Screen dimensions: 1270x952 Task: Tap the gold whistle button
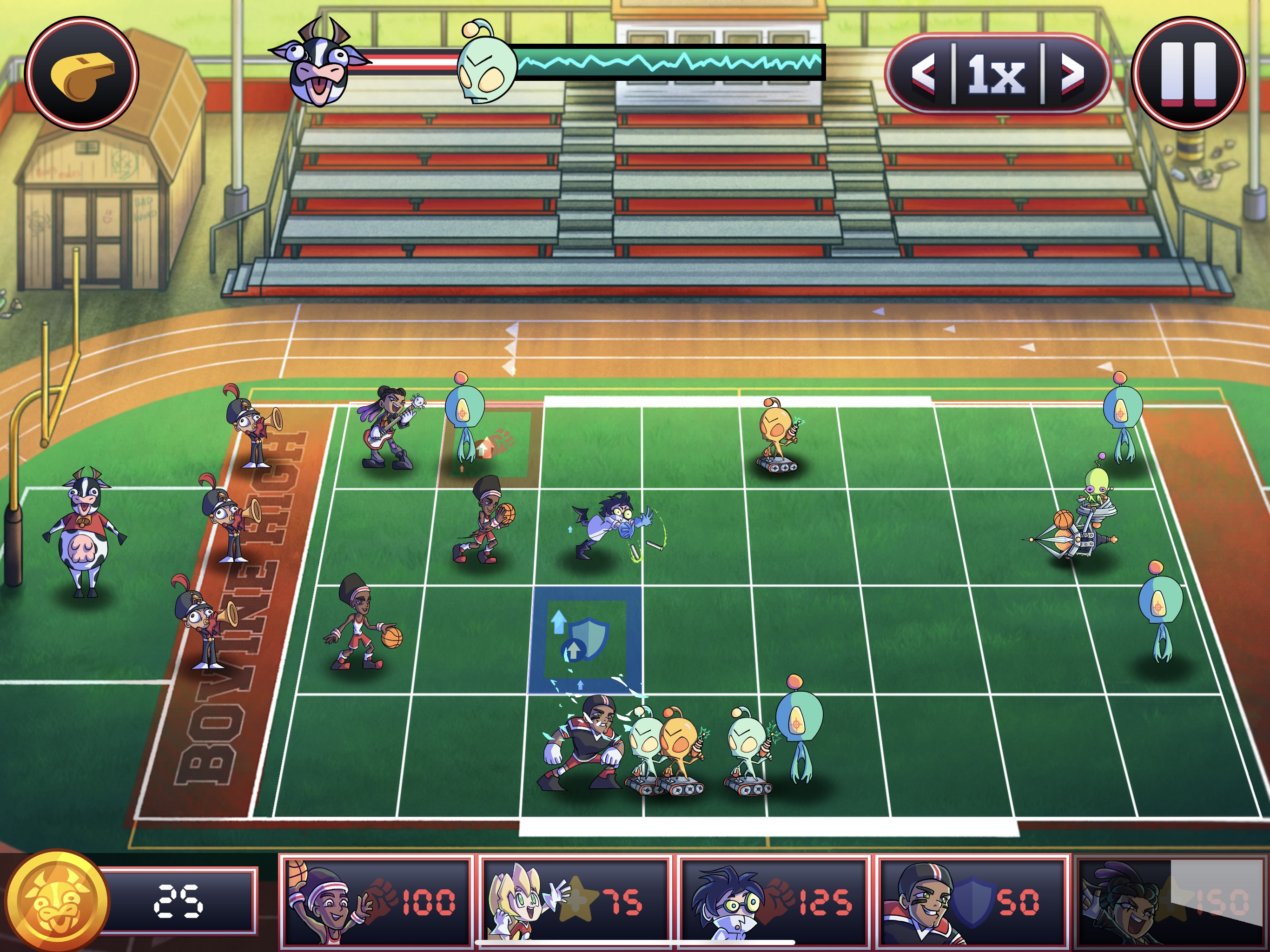[x=81, y=73]
